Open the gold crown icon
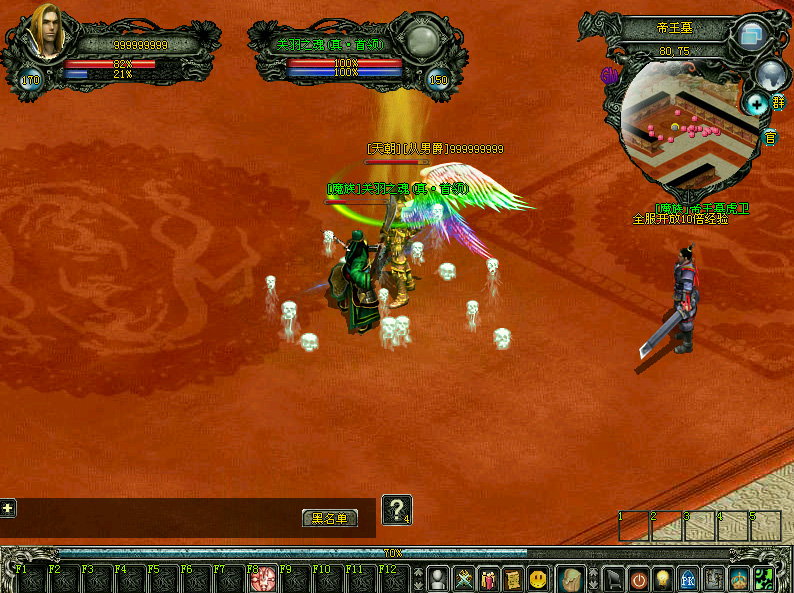Image resolution: width=794 pixels, height=593 pixels. tap(738, 578)
